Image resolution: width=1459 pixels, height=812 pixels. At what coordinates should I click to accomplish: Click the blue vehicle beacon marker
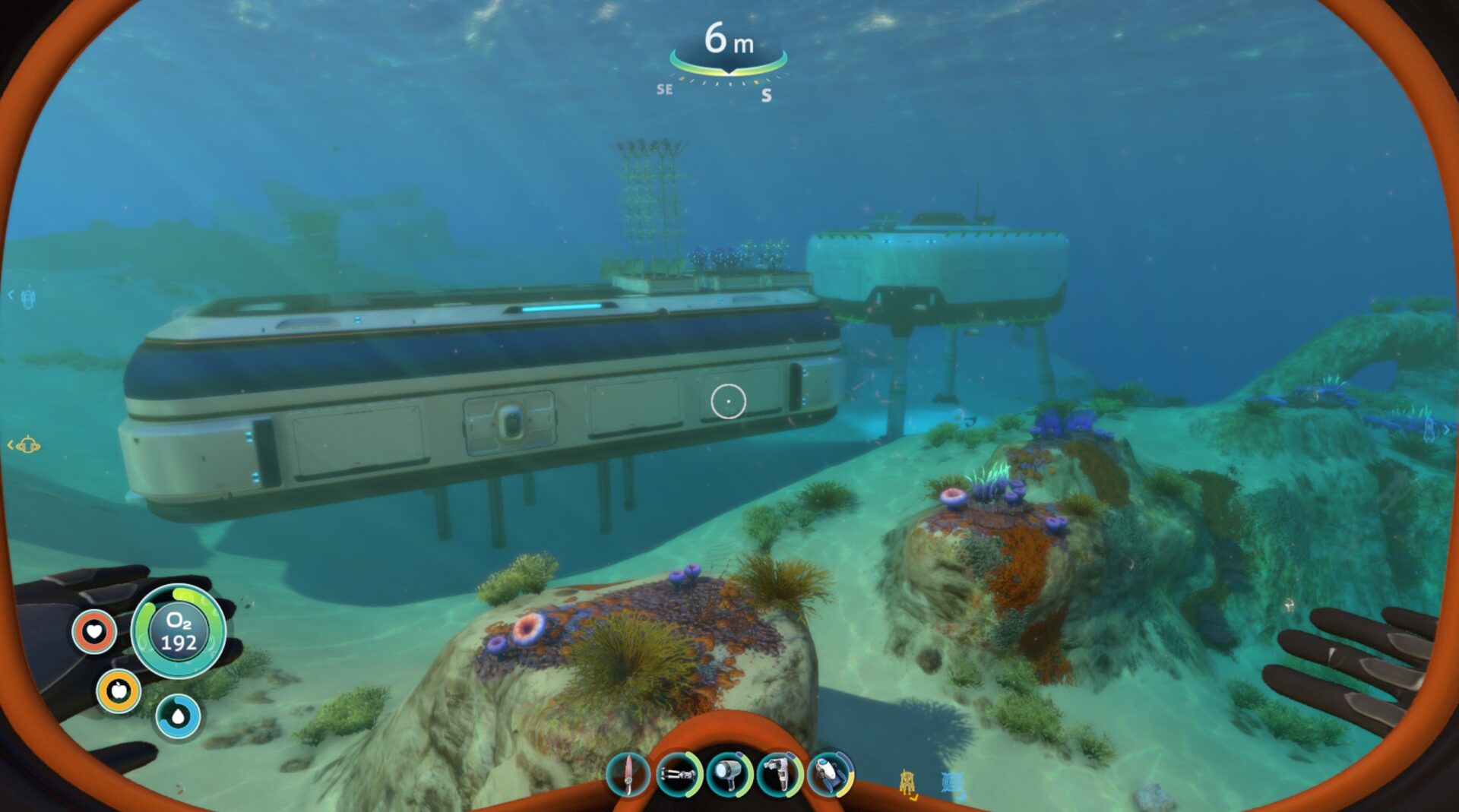pyautogui.click(x=28, y=297)
